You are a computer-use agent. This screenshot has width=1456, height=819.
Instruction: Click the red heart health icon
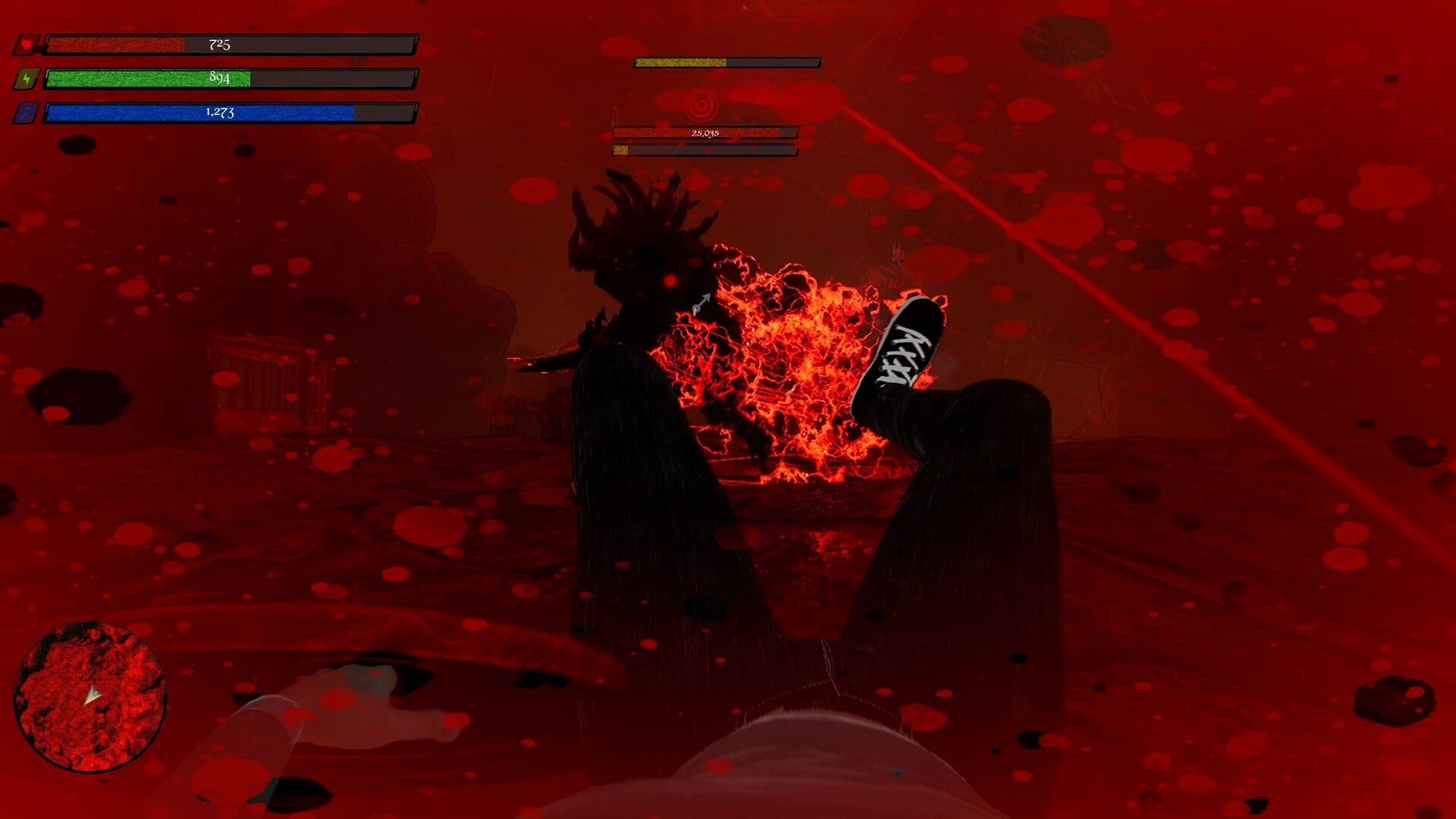coord(27,45)
